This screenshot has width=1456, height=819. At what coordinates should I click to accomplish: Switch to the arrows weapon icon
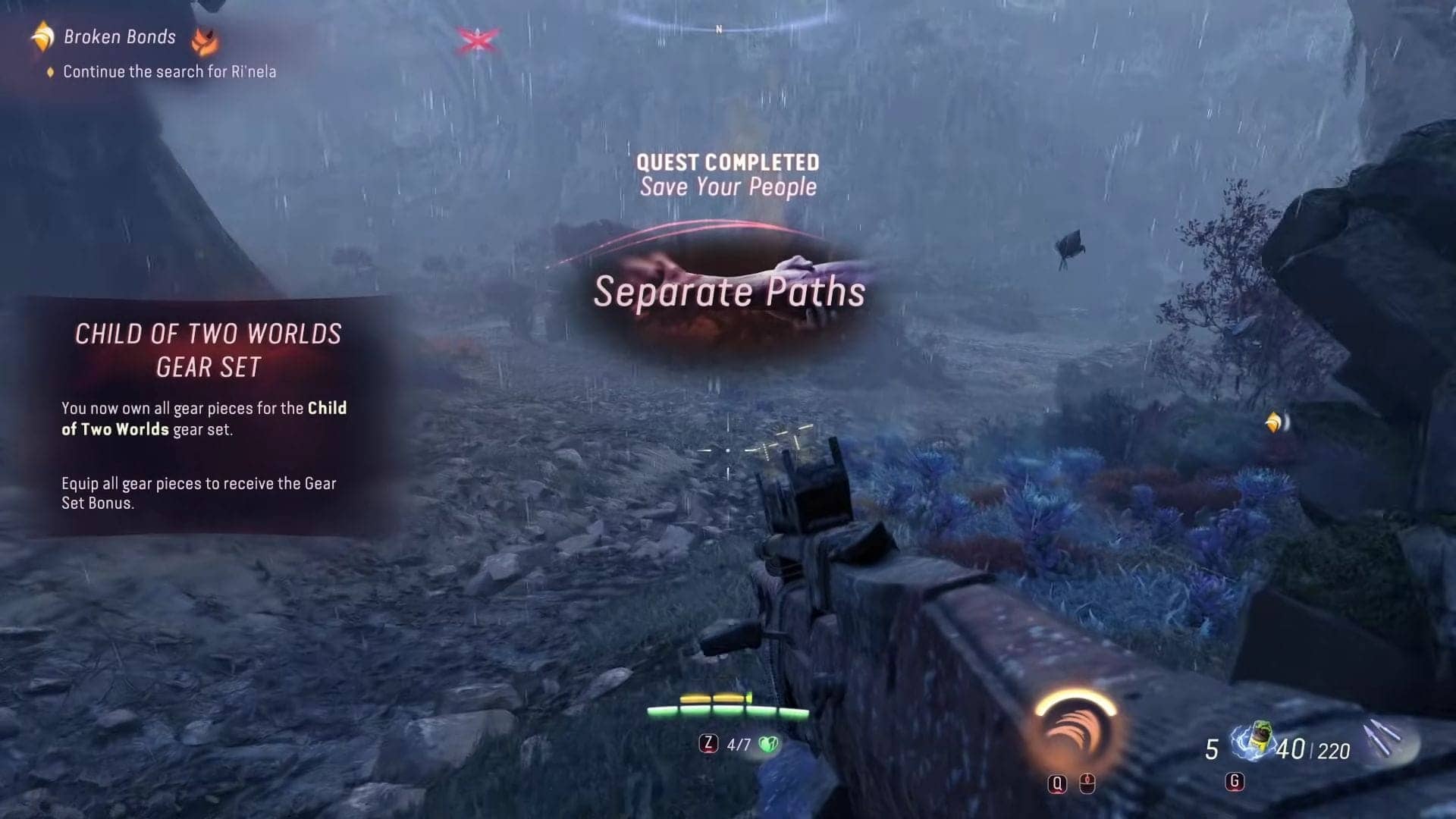pyautogui.click(x=1383, y=738)
